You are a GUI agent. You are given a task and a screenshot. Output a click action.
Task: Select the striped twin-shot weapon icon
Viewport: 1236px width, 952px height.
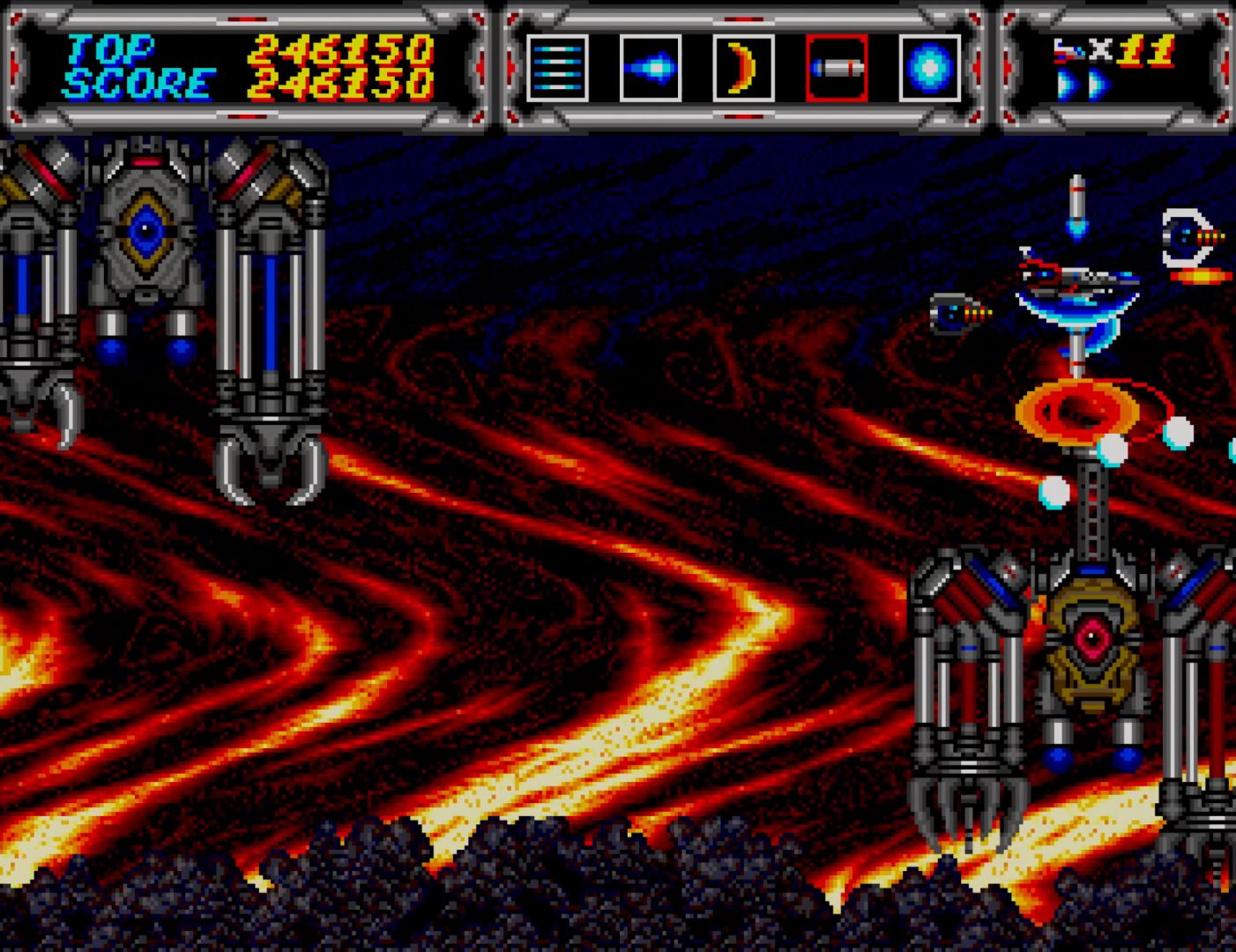(x=557, y=69)
